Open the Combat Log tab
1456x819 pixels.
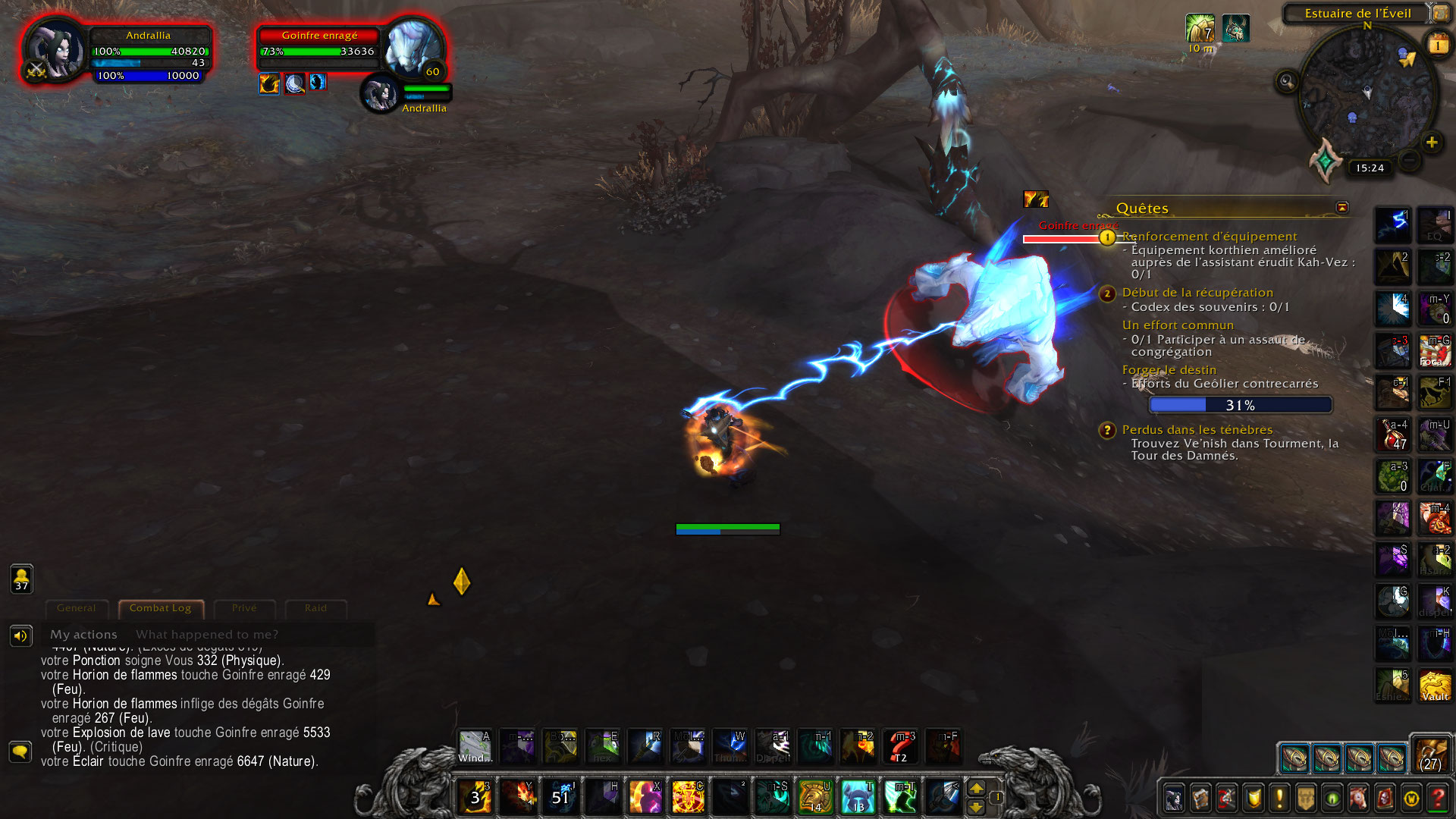click(160, 608)
